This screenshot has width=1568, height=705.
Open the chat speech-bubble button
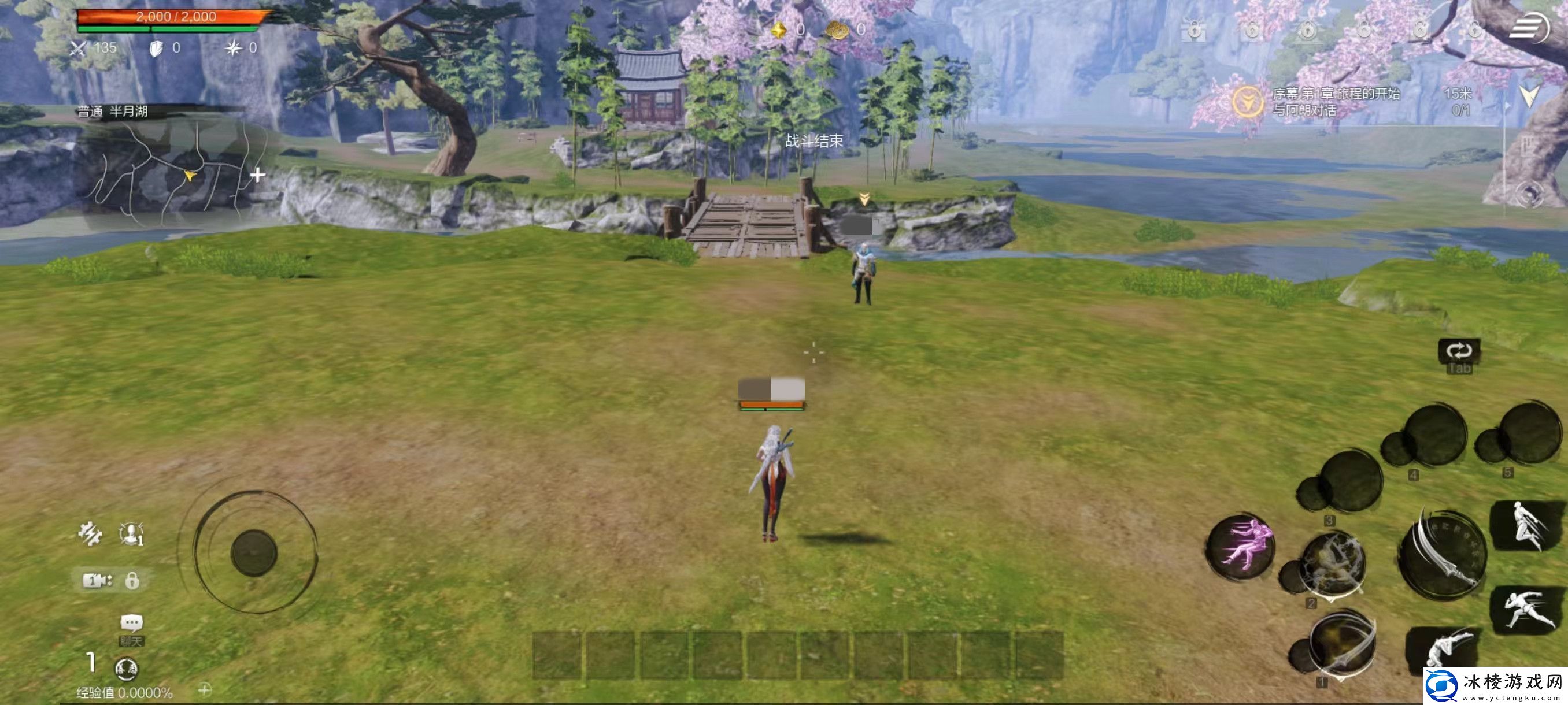click(131, 623)
